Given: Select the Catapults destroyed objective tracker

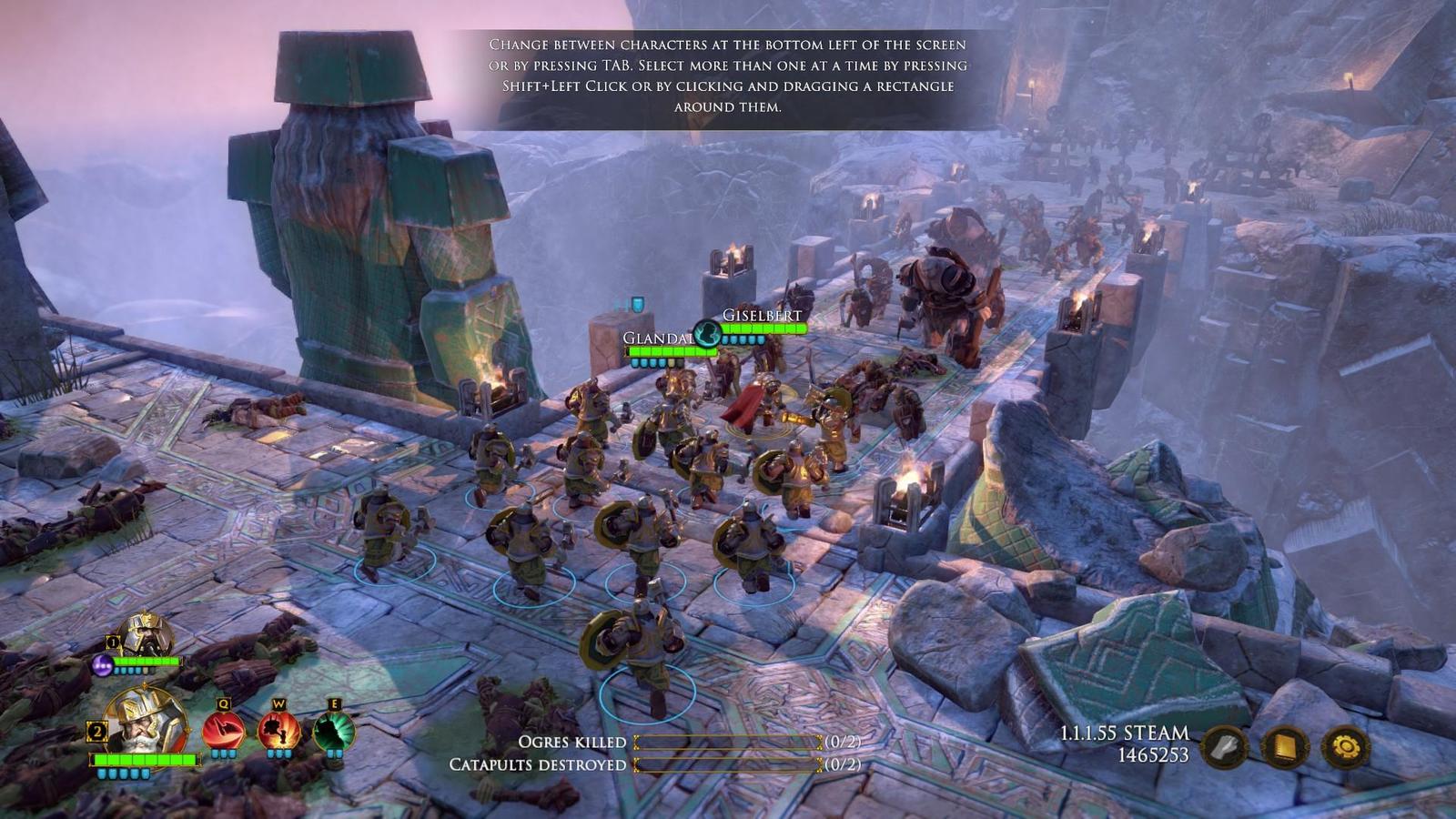Looking at the screenshot, I should 655,764.
